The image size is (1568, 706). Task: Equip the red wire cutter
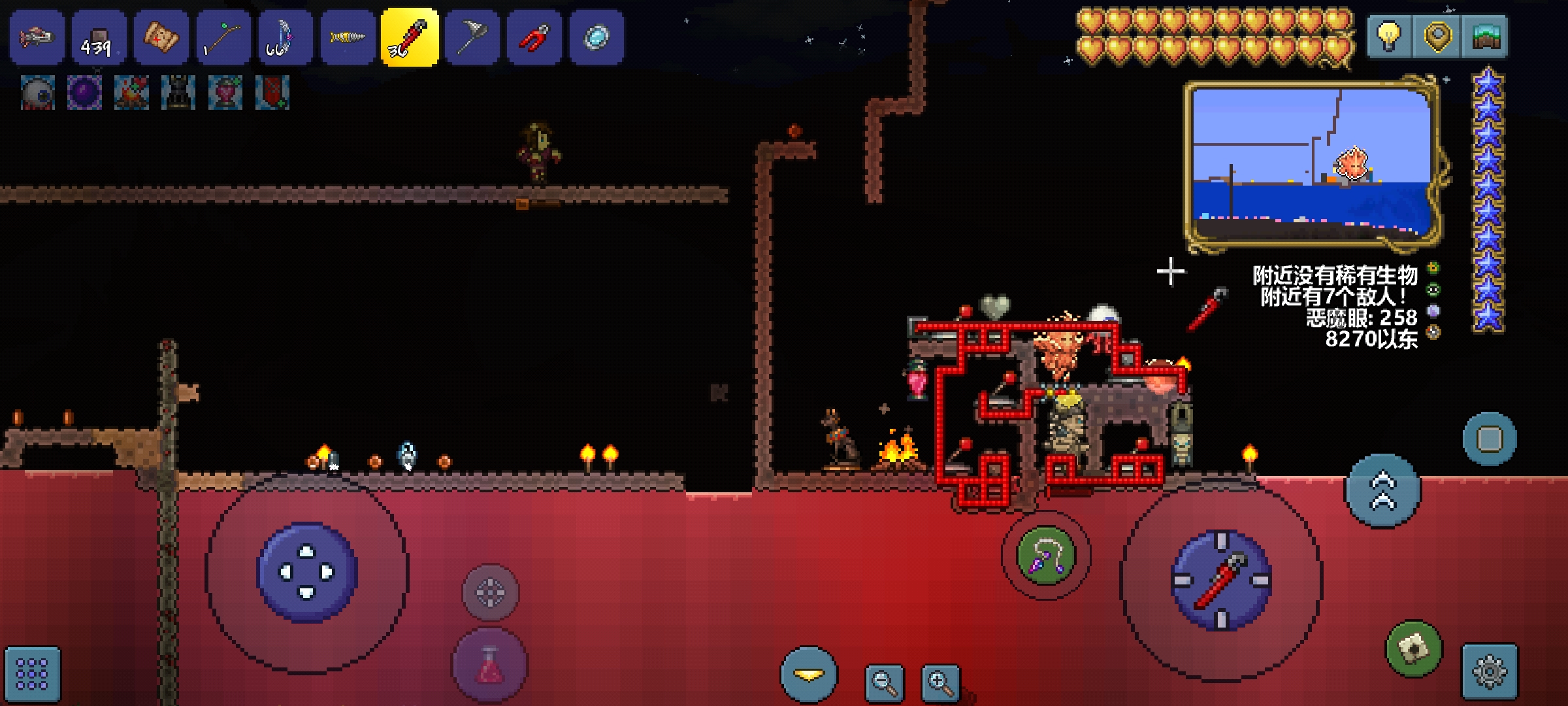pos(534,37)
